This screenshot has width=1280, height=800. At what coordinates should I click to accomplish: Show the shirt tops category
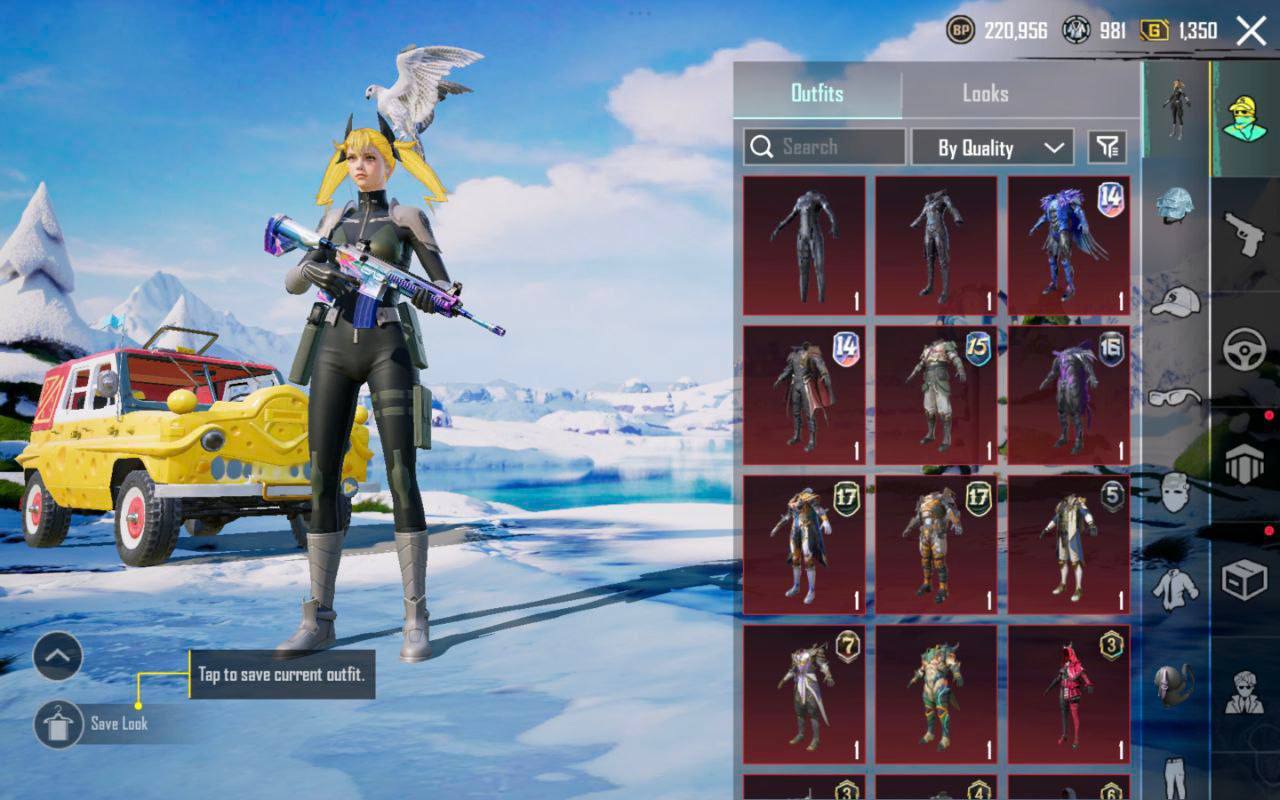pos(1175,590)
